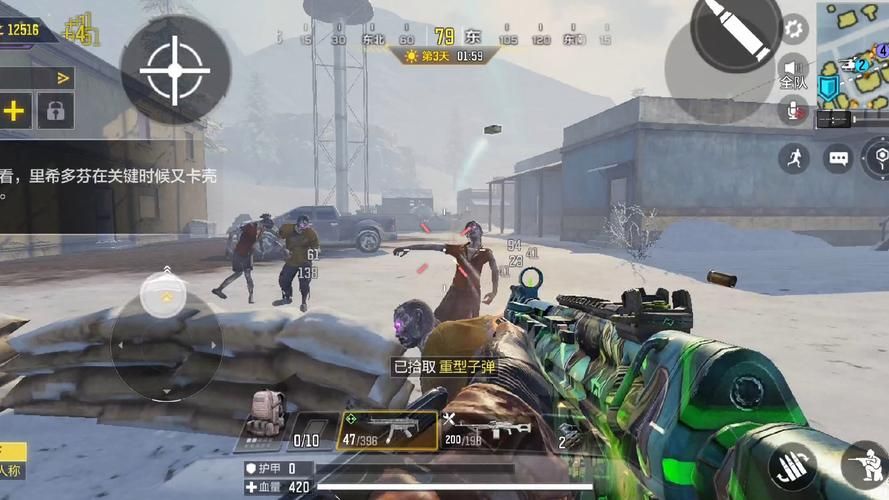
Task: Open the gear settings menu
Action: coord(794,28)
